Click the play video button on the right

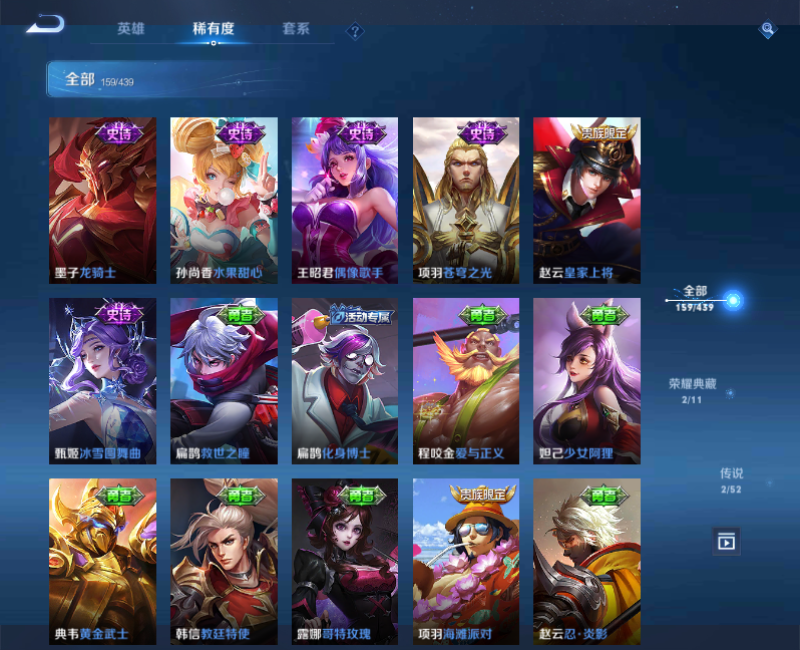726,541
